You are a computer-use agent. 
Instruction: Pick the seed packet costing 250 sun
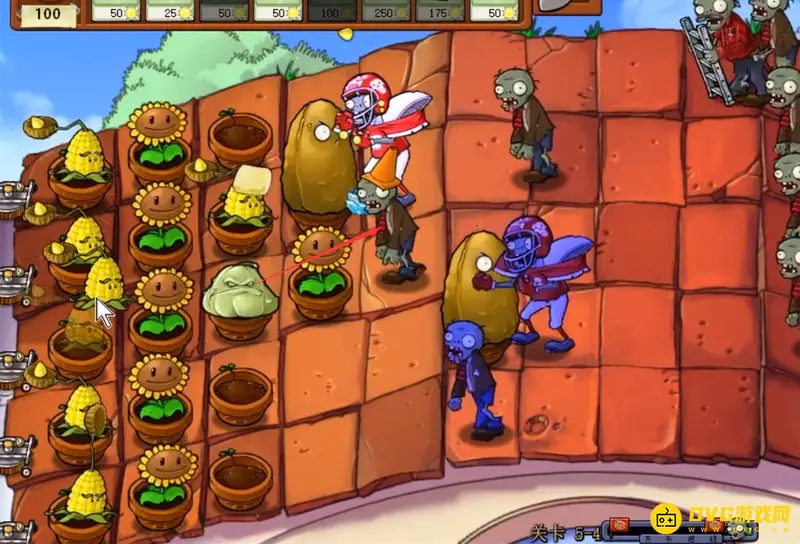pyautogui.click(x=386, y=9)
